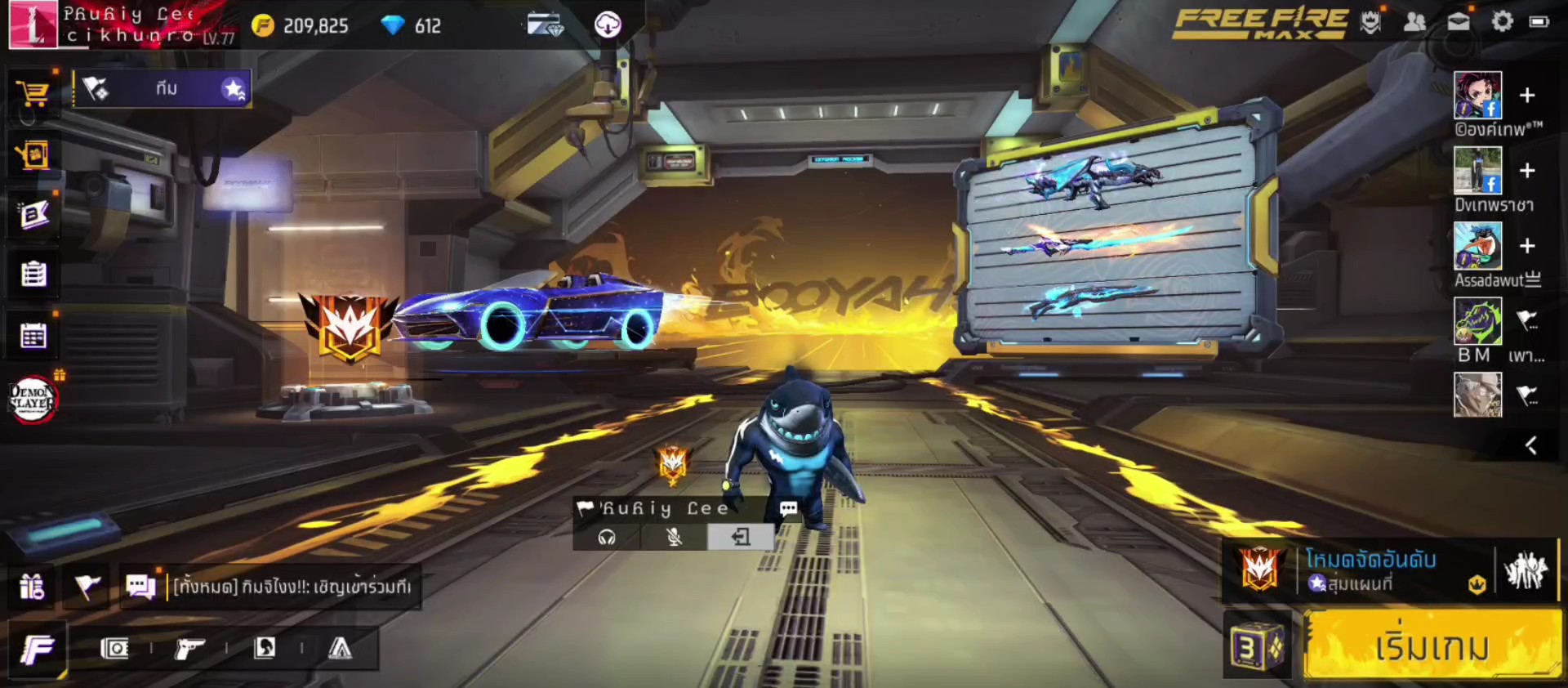Toggle the headphone voice chat icon
The image size is (1568, 688).
pyautogui.click(x=607, y=537)
